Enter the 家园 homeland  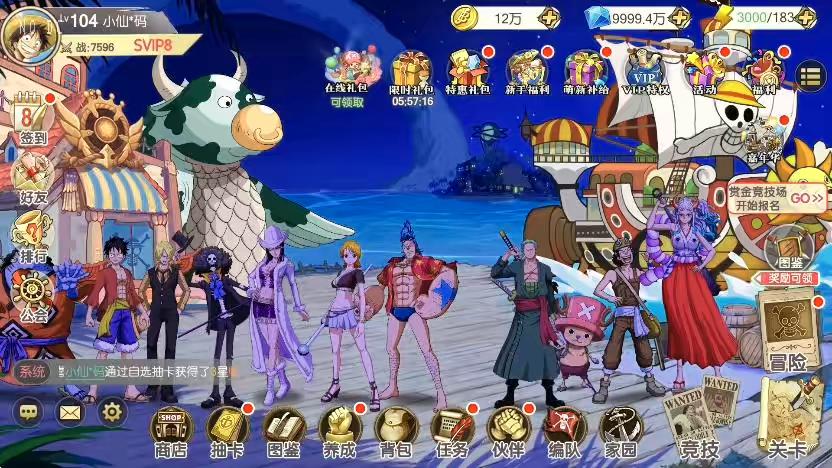pyautogui.click(x=620, y=432)
